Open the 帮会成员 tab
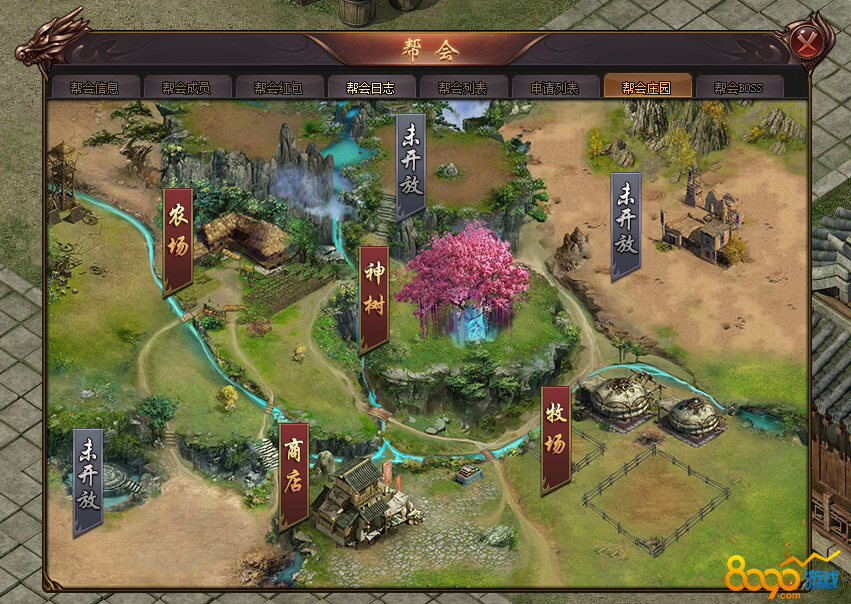 coord(186,87)
